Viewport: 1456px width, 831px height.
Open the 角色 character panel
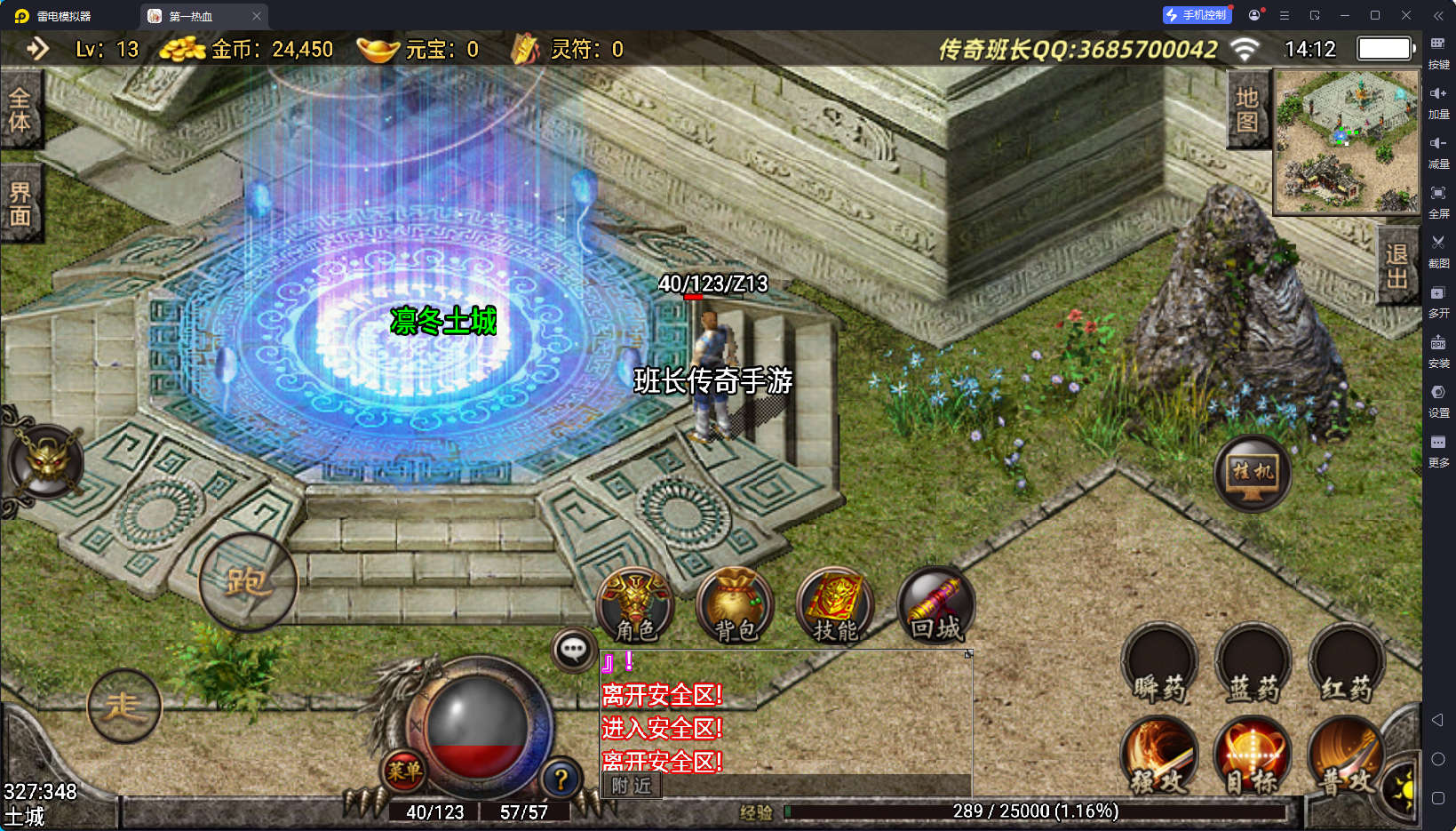point(635,606)
